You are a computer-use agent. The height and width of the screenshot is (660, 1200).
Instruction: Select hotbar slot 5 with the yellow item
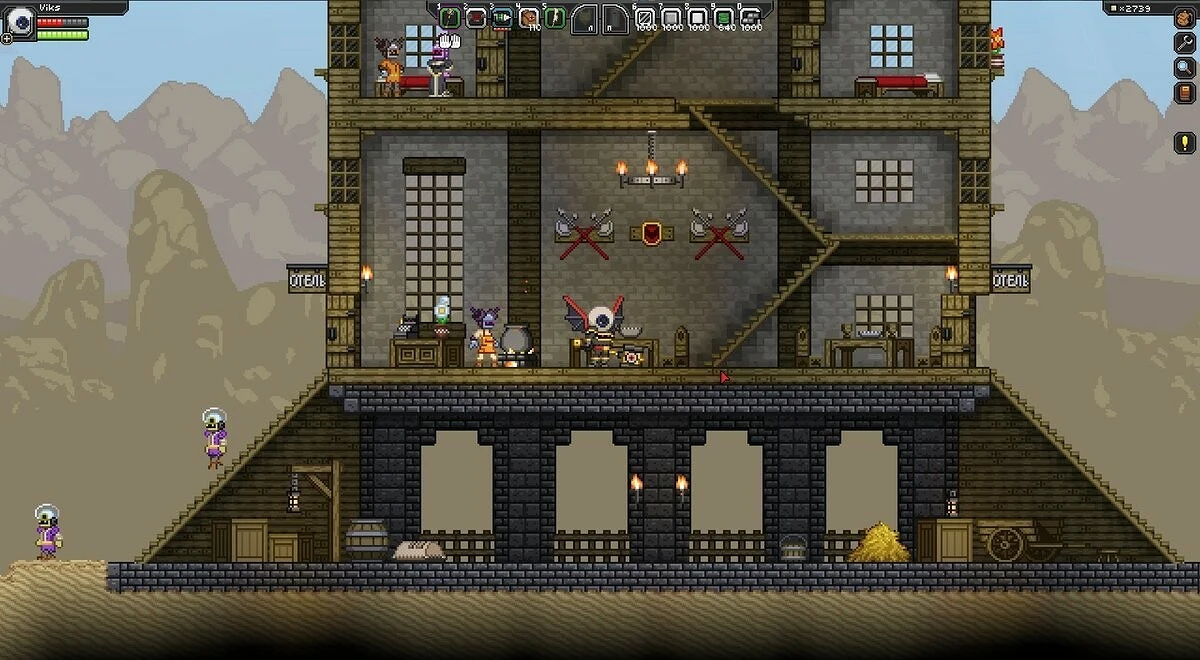coord(554,17)
